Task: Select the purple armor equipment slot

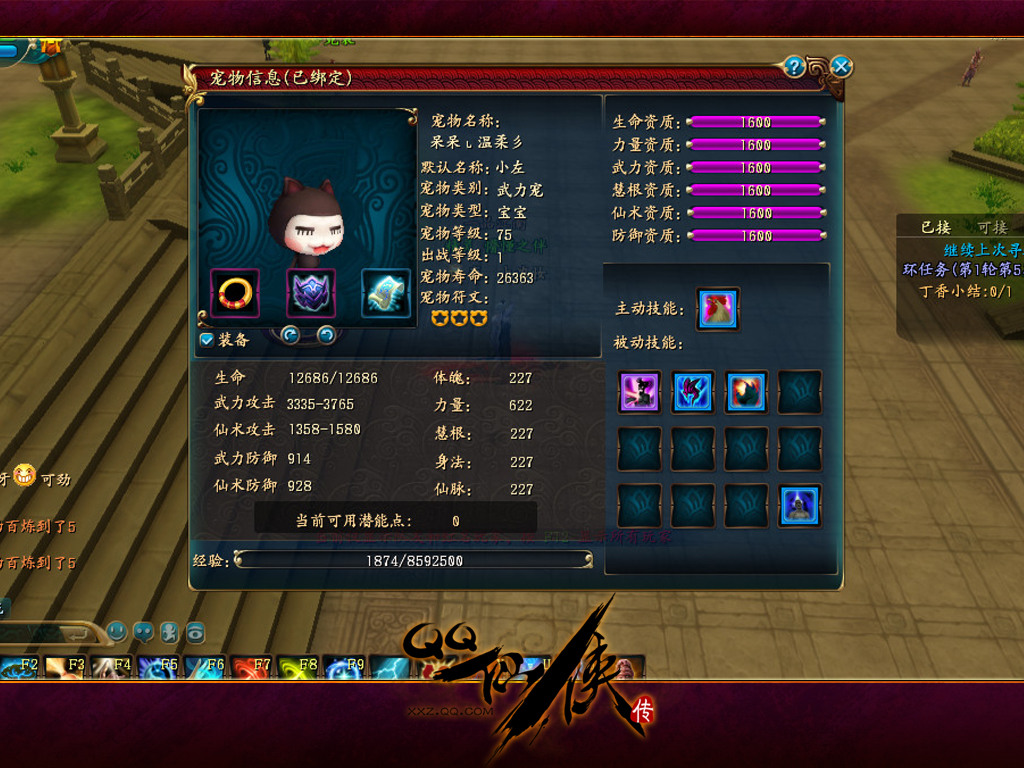Action: (311, 292)
